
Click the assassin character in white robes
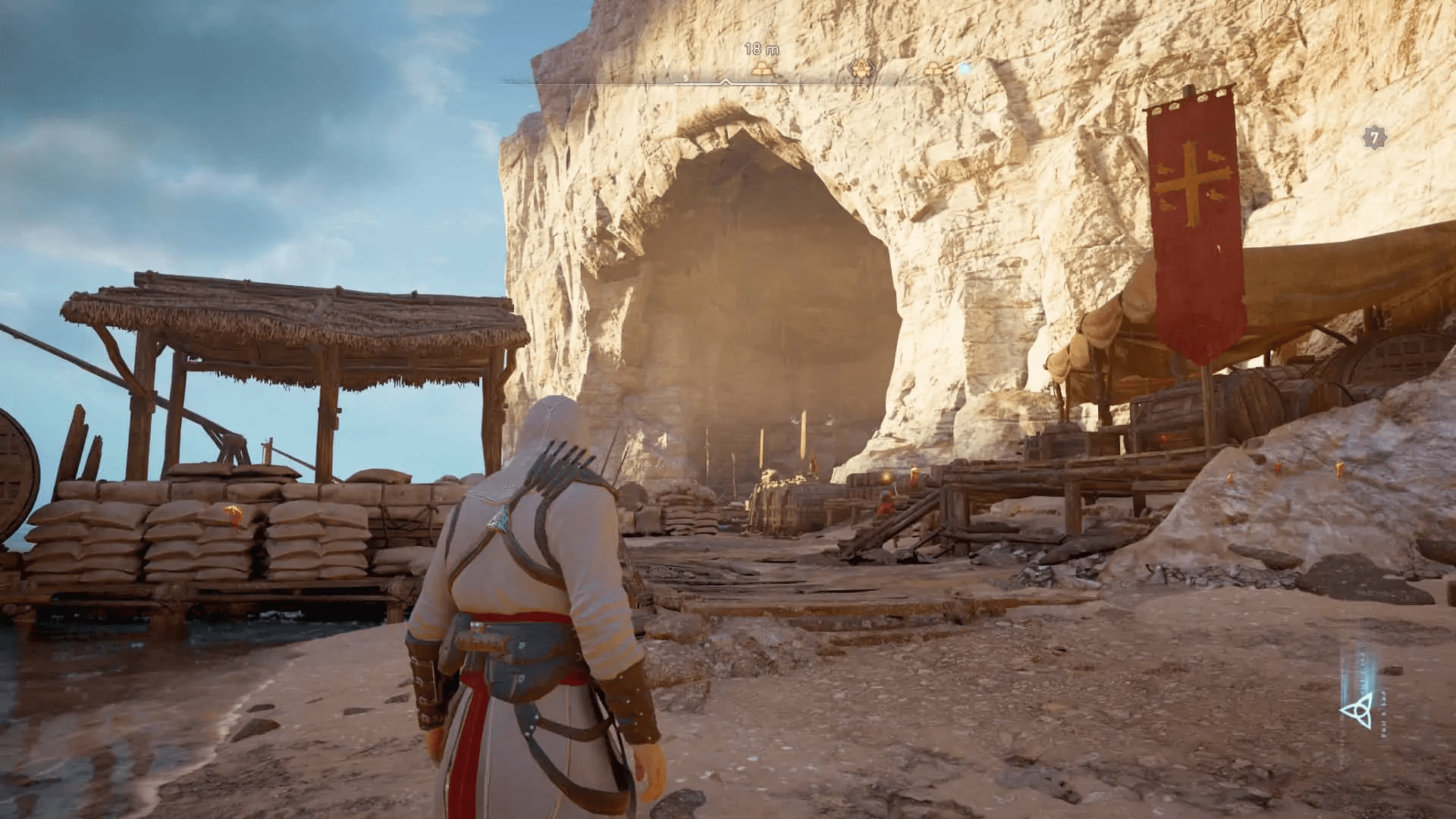531,599
